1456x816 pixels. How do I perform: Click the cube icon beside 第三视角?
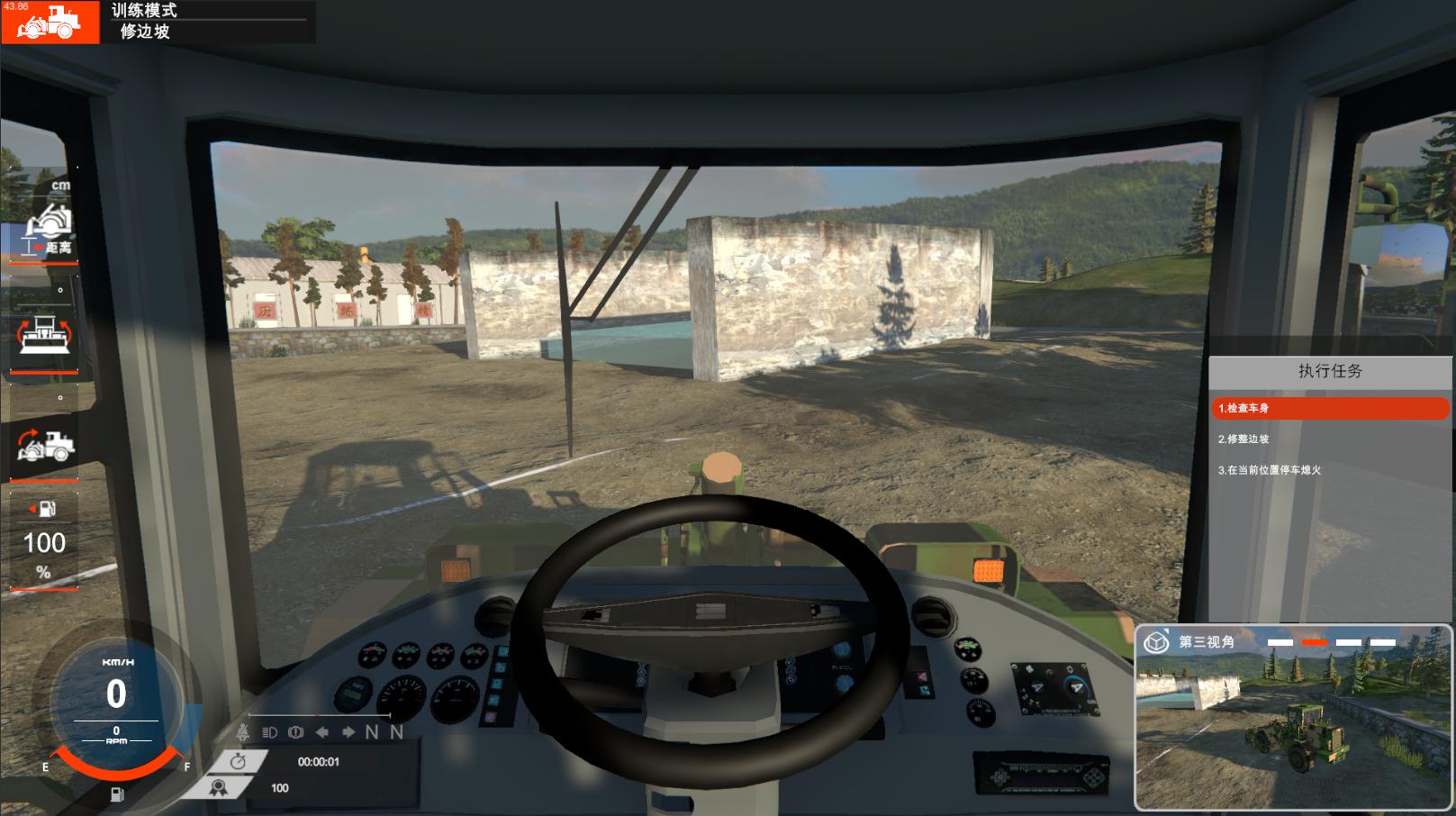click(1155, 642)
